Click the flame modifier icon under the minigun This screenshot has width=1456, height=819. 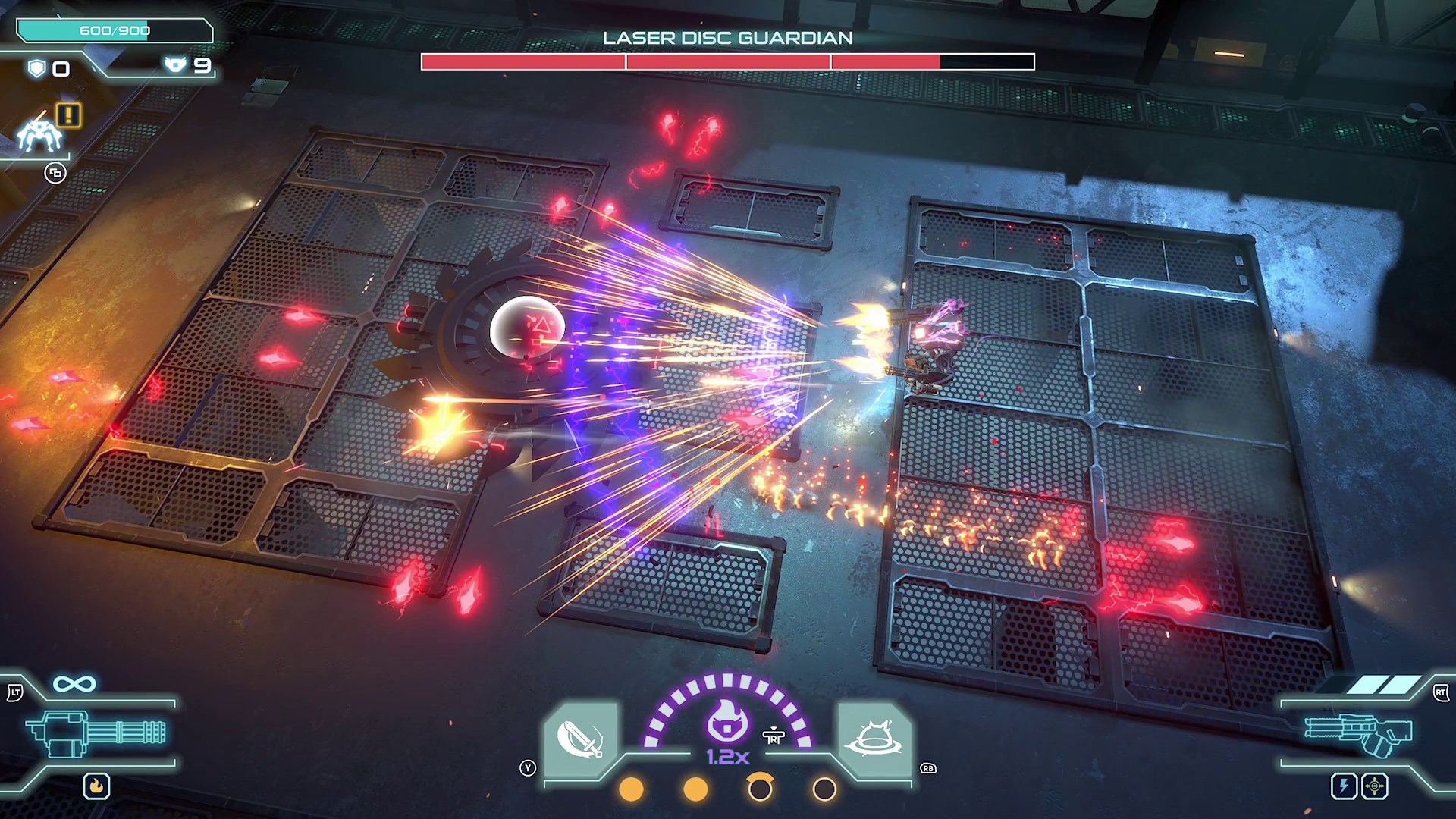click(x=96, y=786)
